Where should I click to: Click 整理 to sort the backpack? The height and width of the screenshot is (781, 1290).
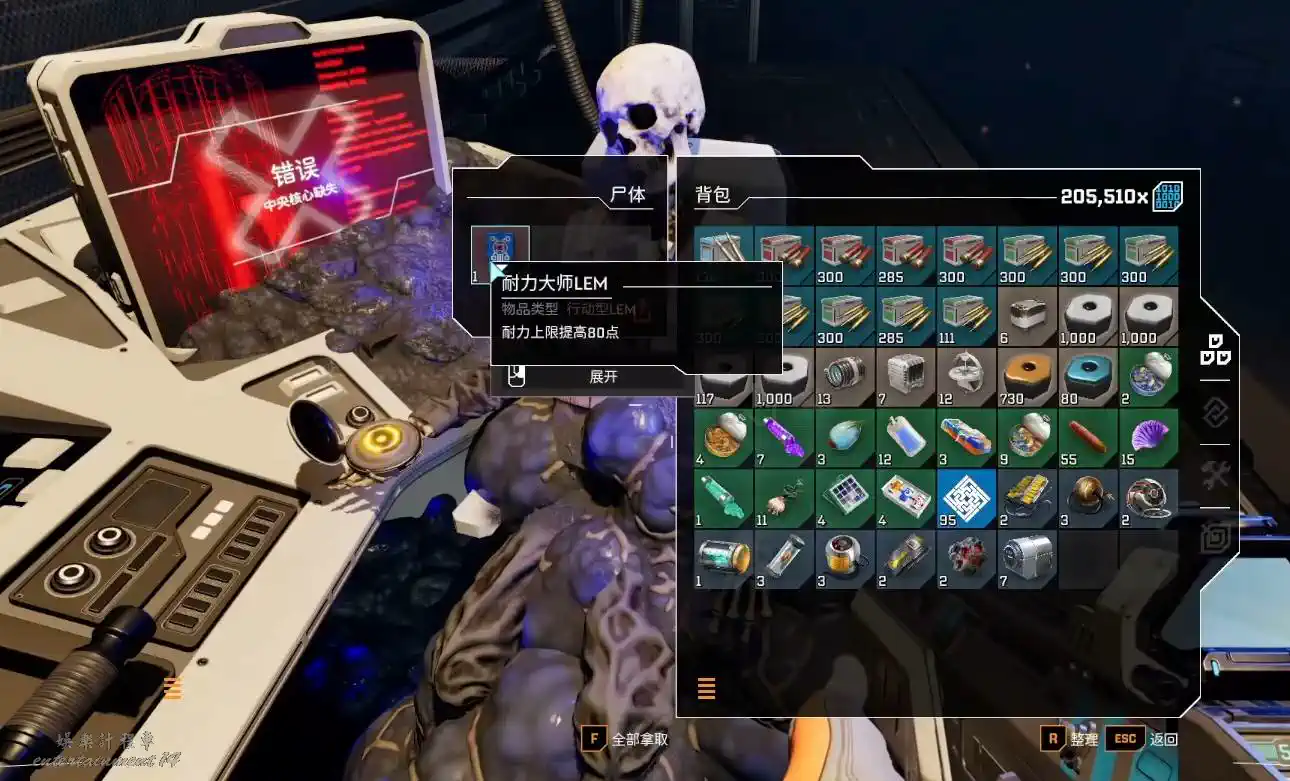[x=1070, y=739]
